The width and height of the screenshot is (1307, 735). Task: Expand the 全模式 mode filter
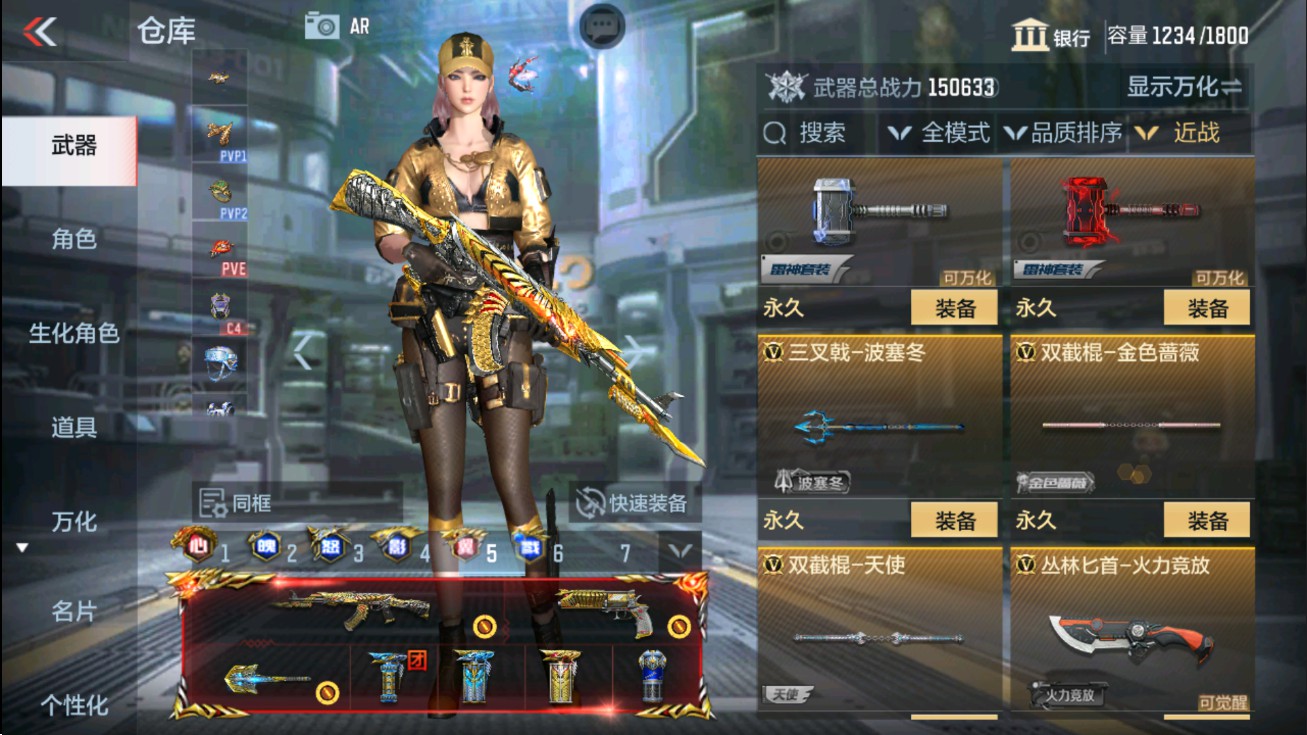click(945, 131)
